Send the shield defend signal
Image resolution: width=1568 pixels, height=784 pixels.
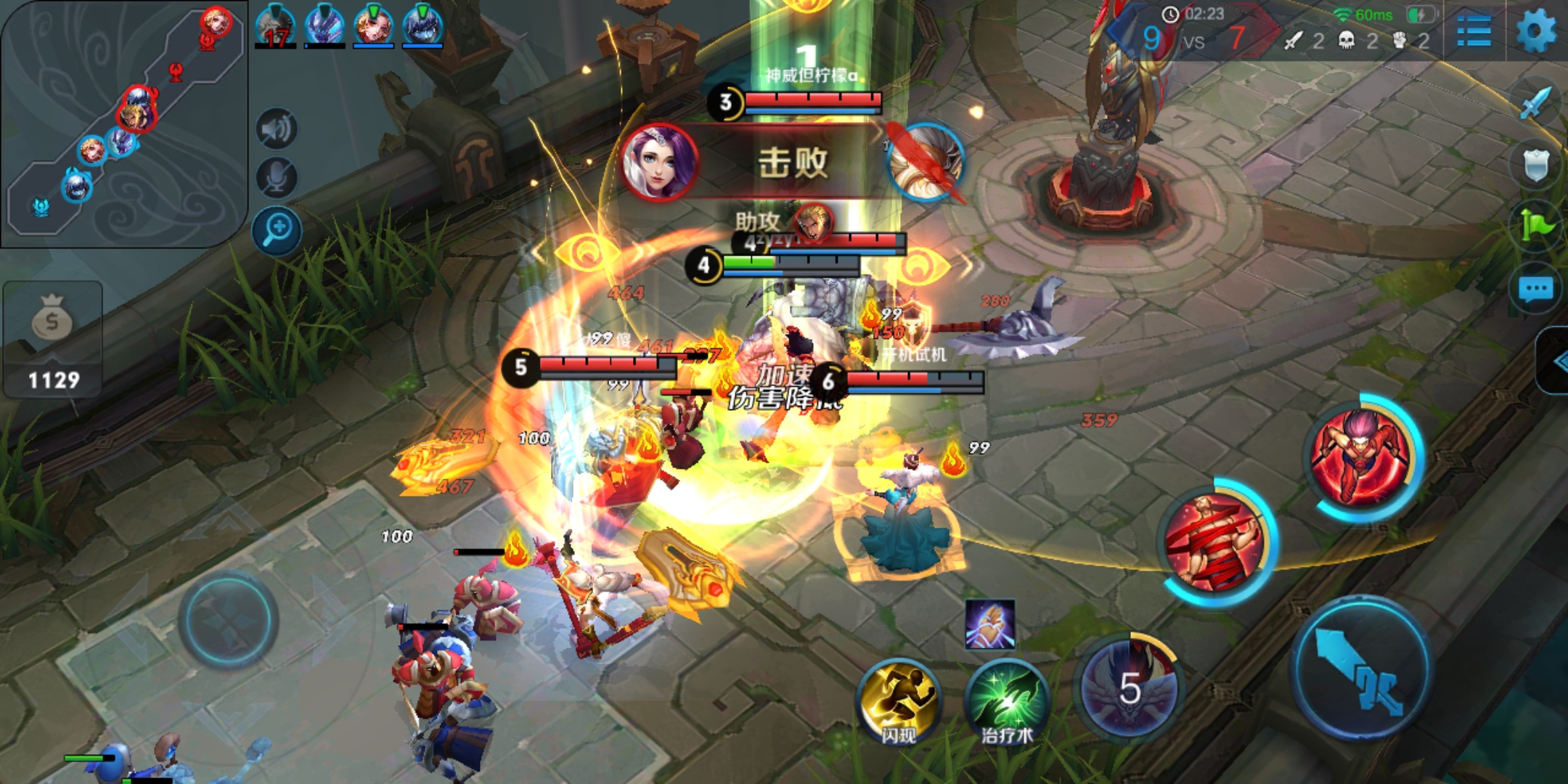click(1536, 165)
